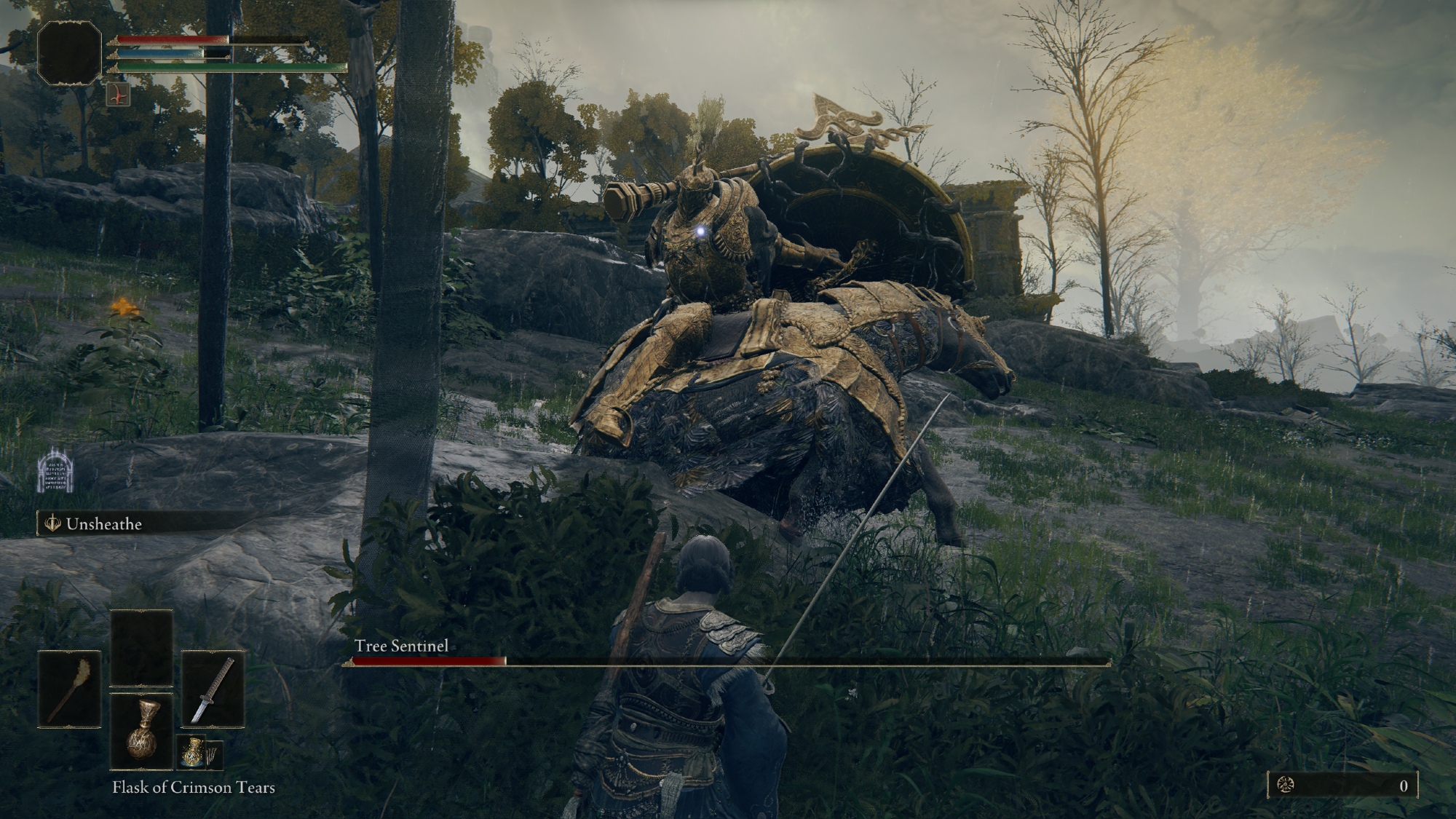
Task: Click the red status effect icon
Action: click(118, 95)
